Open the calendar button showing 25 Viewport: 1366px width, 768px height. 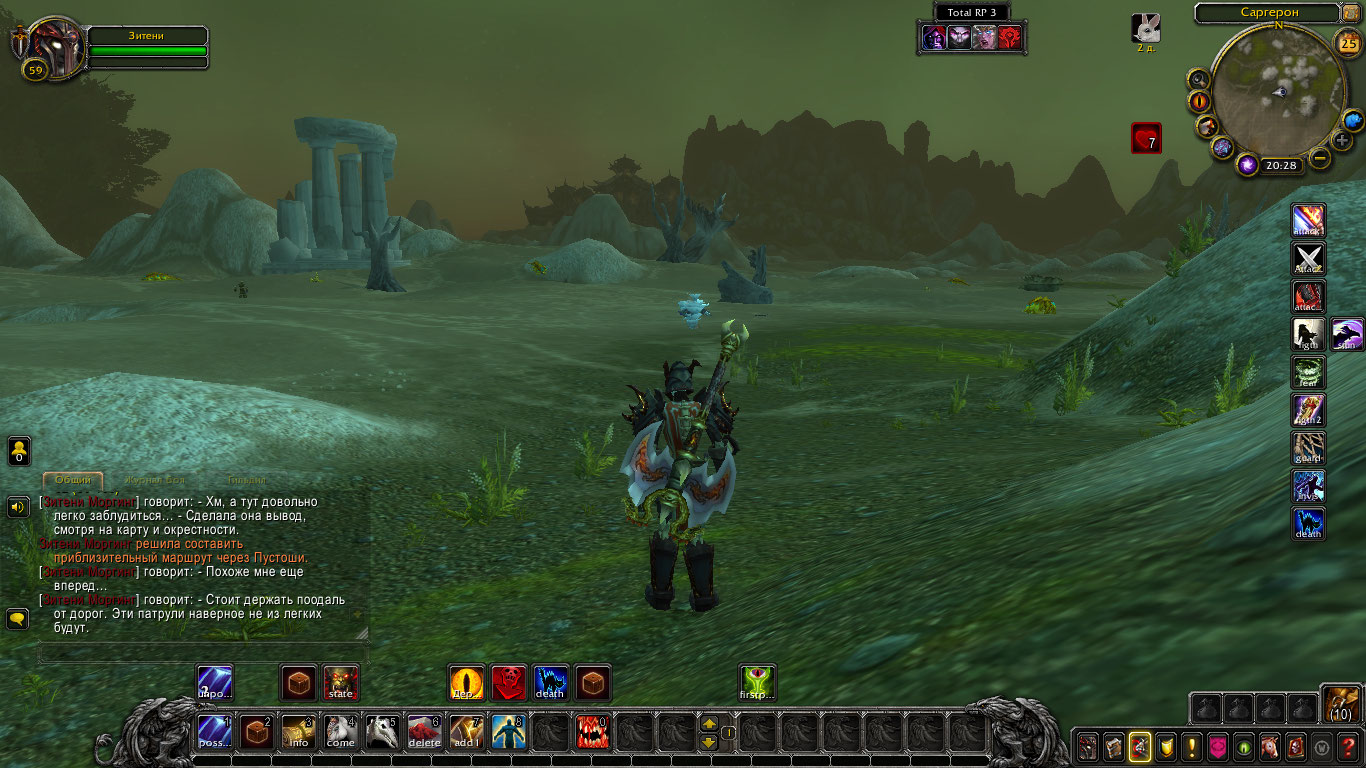click(x=1348, y=42)
